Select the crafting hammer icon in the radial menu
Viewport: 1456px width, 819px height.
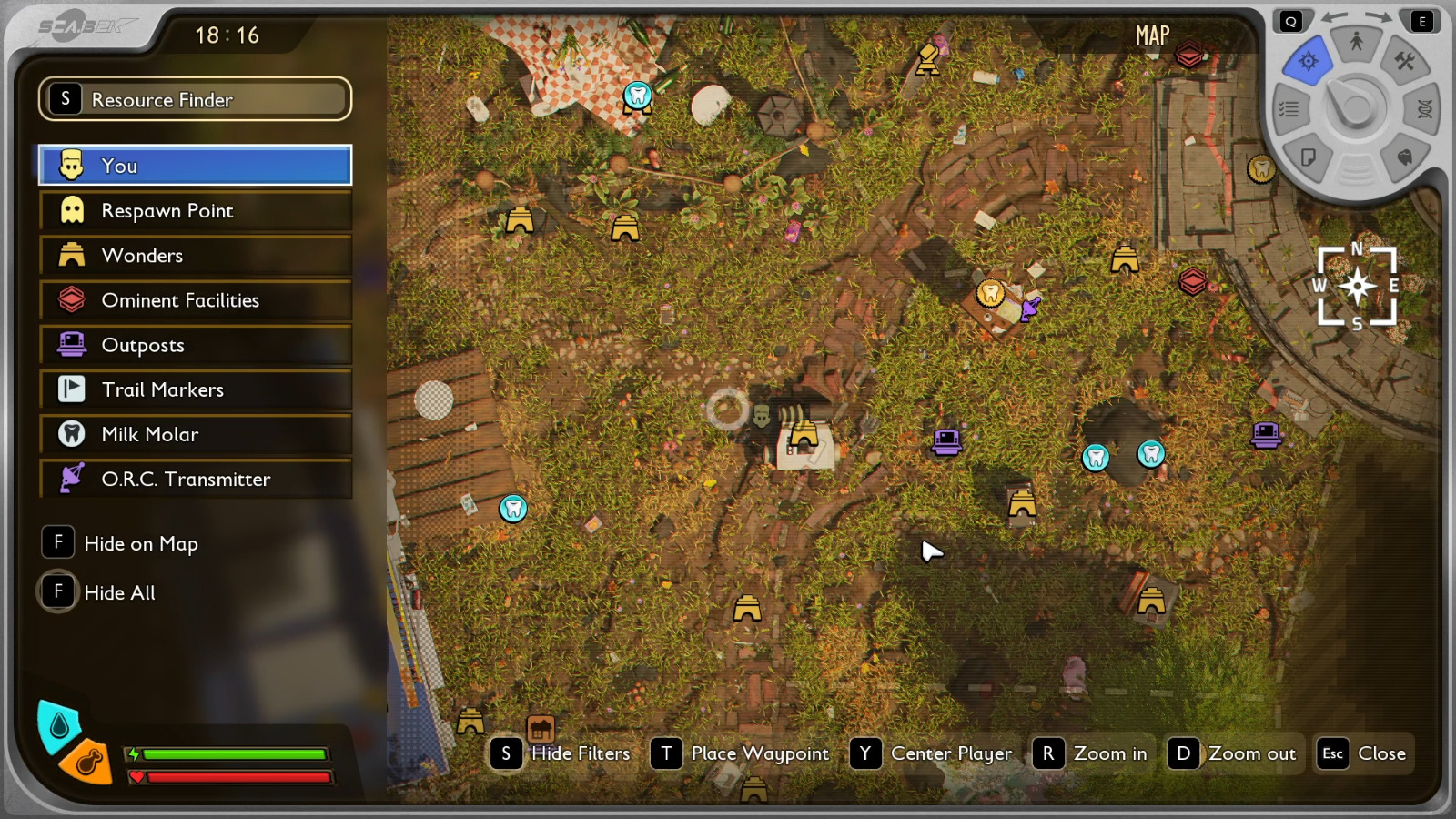click(1406, 60)
